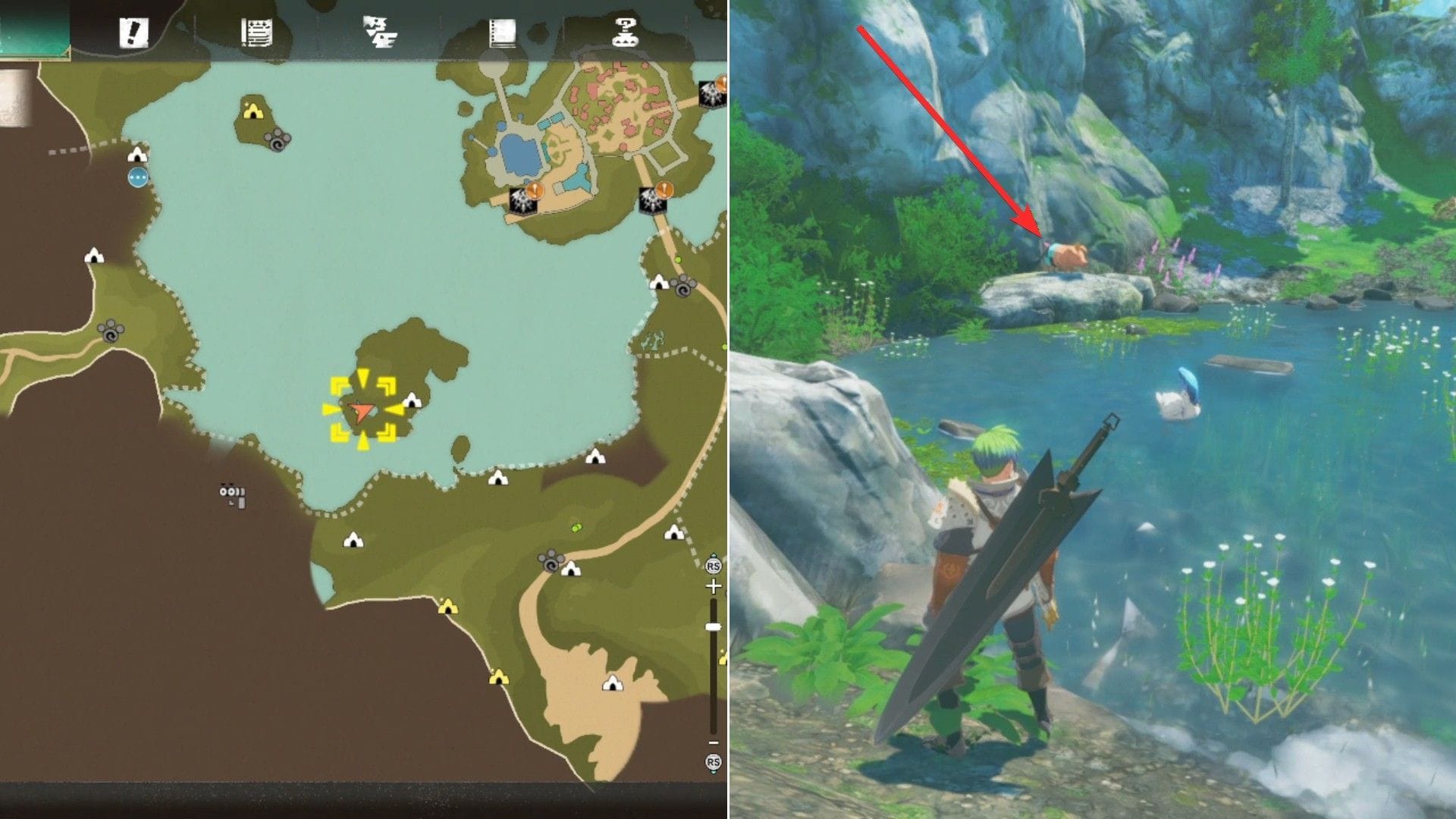Click the upper RS zoom control button

[x=713, y=565]
